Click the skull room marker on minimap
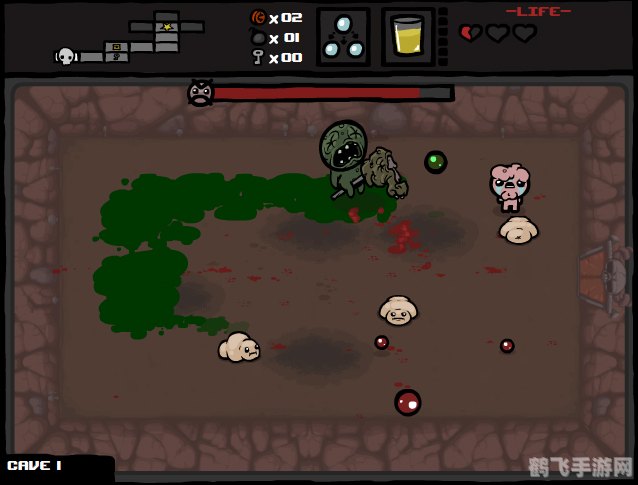 point(66,57)
